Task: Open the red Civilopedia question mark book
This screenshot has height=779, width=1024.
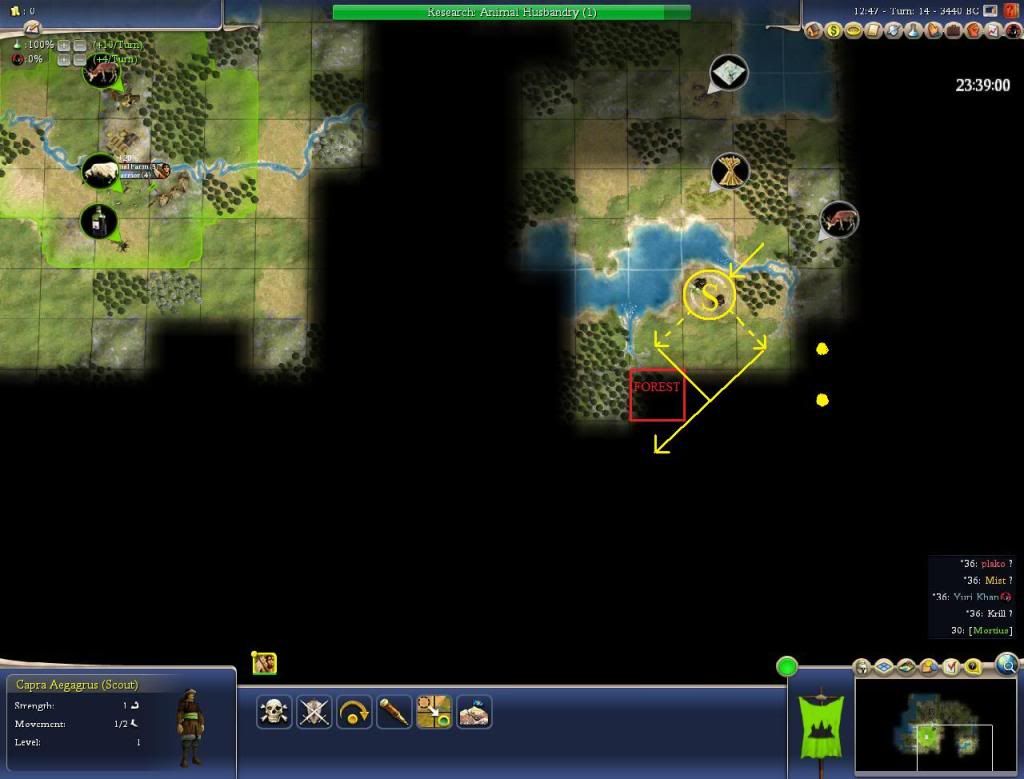Action: point(1010,11)
